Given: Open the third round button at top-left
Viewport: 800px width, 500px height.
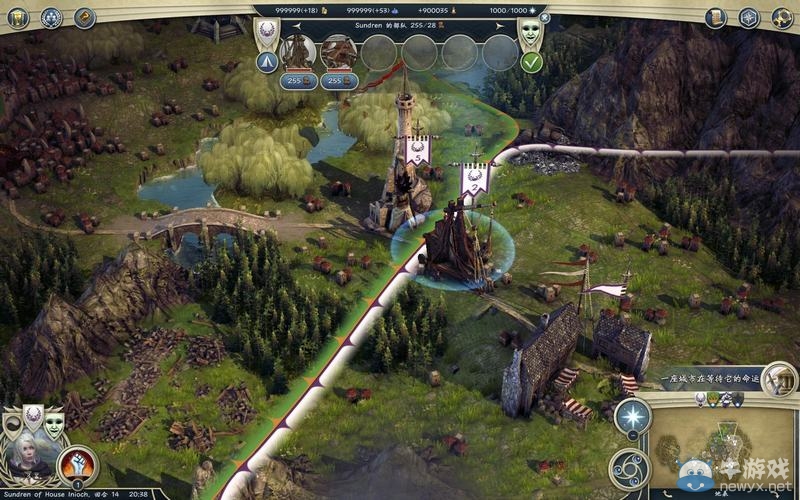Looking at the screenshot, I should tap(84, 17).
